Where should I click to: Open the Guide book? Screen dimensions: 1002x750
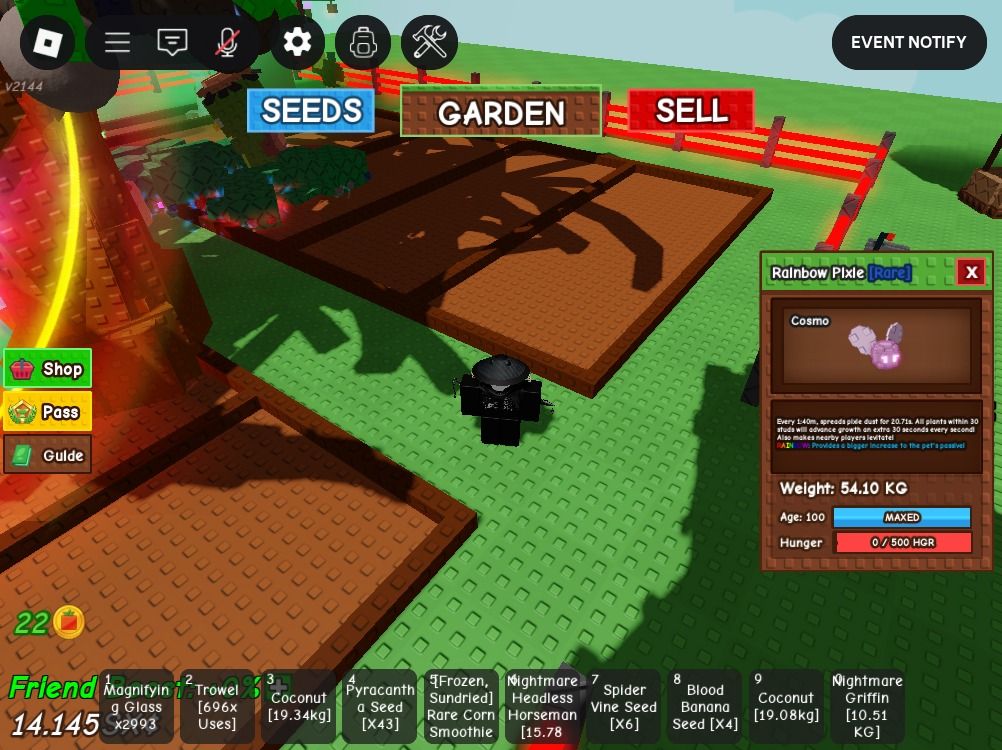(x=48, y=455)
